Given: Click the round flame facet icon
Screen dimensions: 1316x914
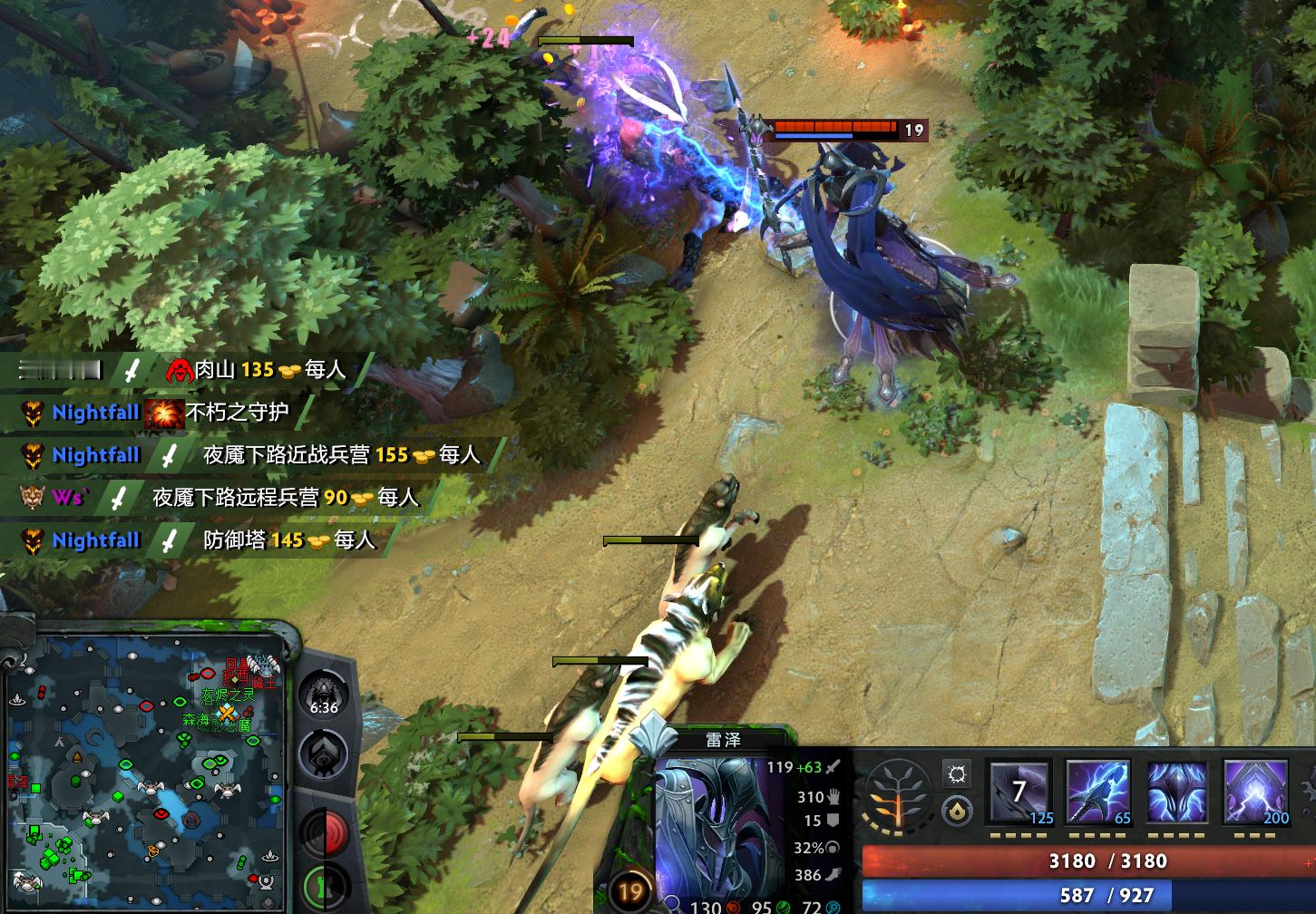Looking at the screenshot, I should click(956, 811).
